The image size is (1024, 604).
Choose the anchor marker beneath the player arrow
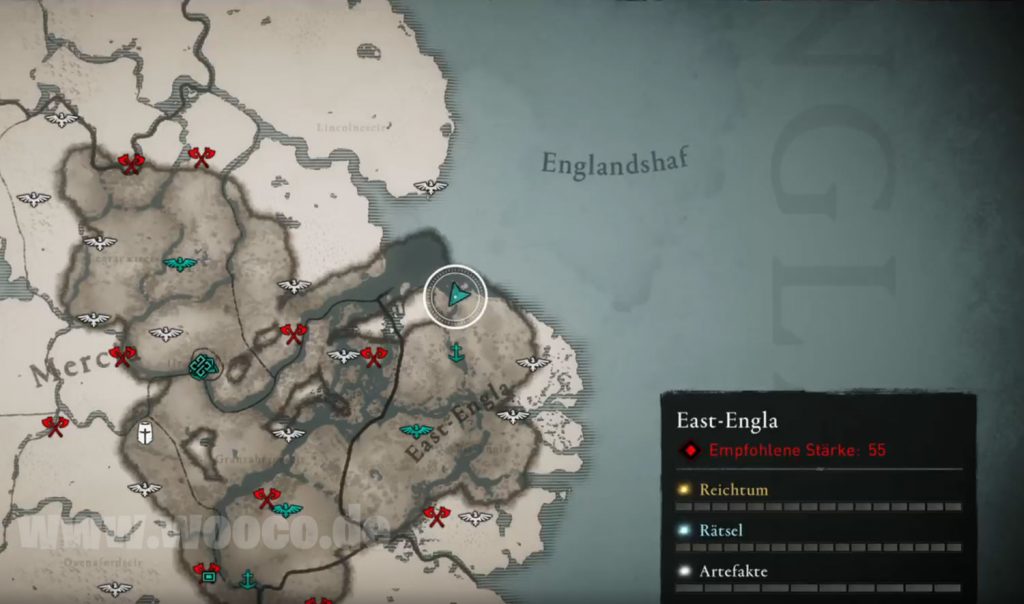pos(456,352)
